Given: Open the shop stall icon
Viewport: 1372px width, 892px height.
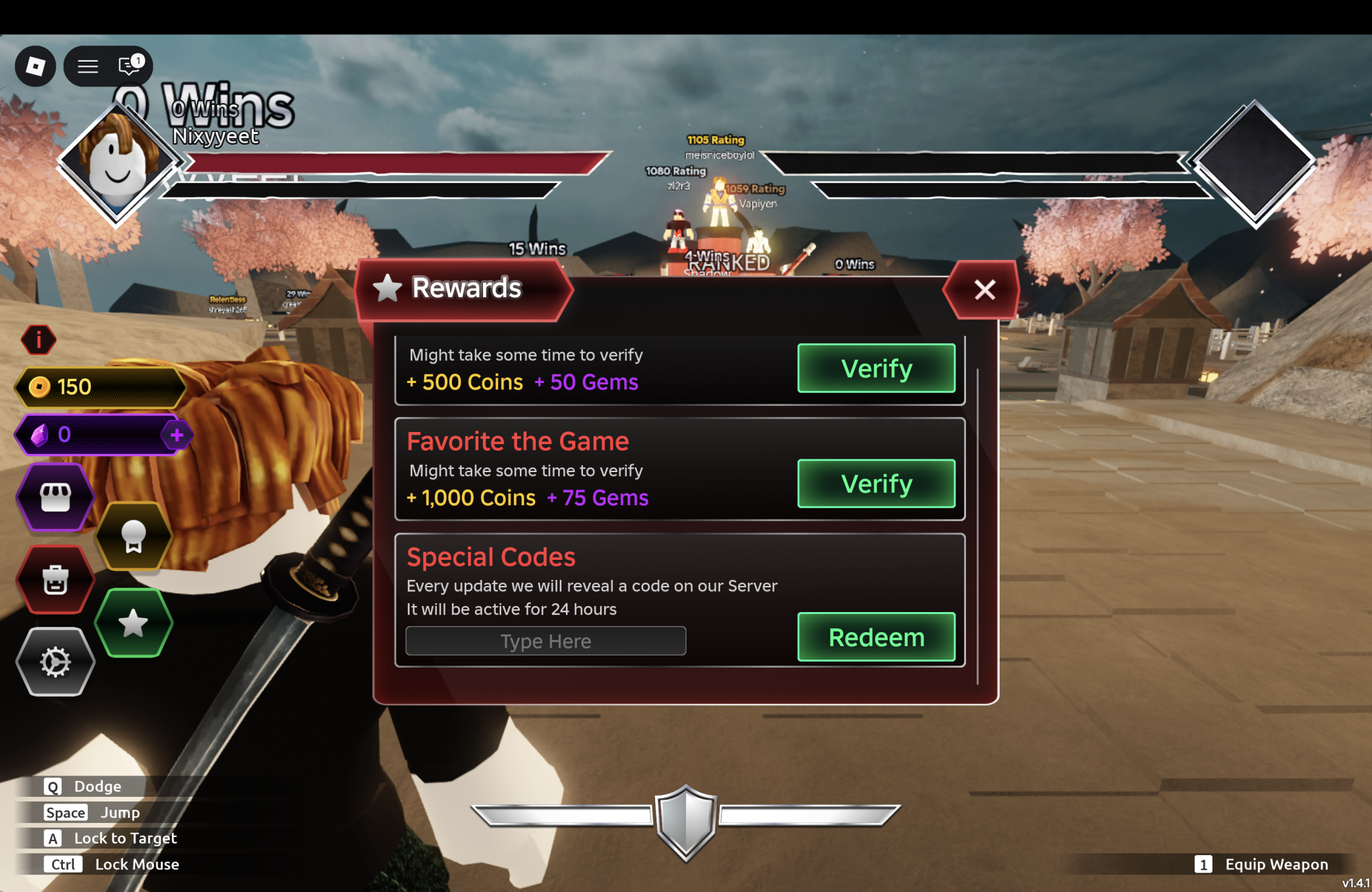Looking at the screenshot, I should pyautogui.click(x=56, y=497).
